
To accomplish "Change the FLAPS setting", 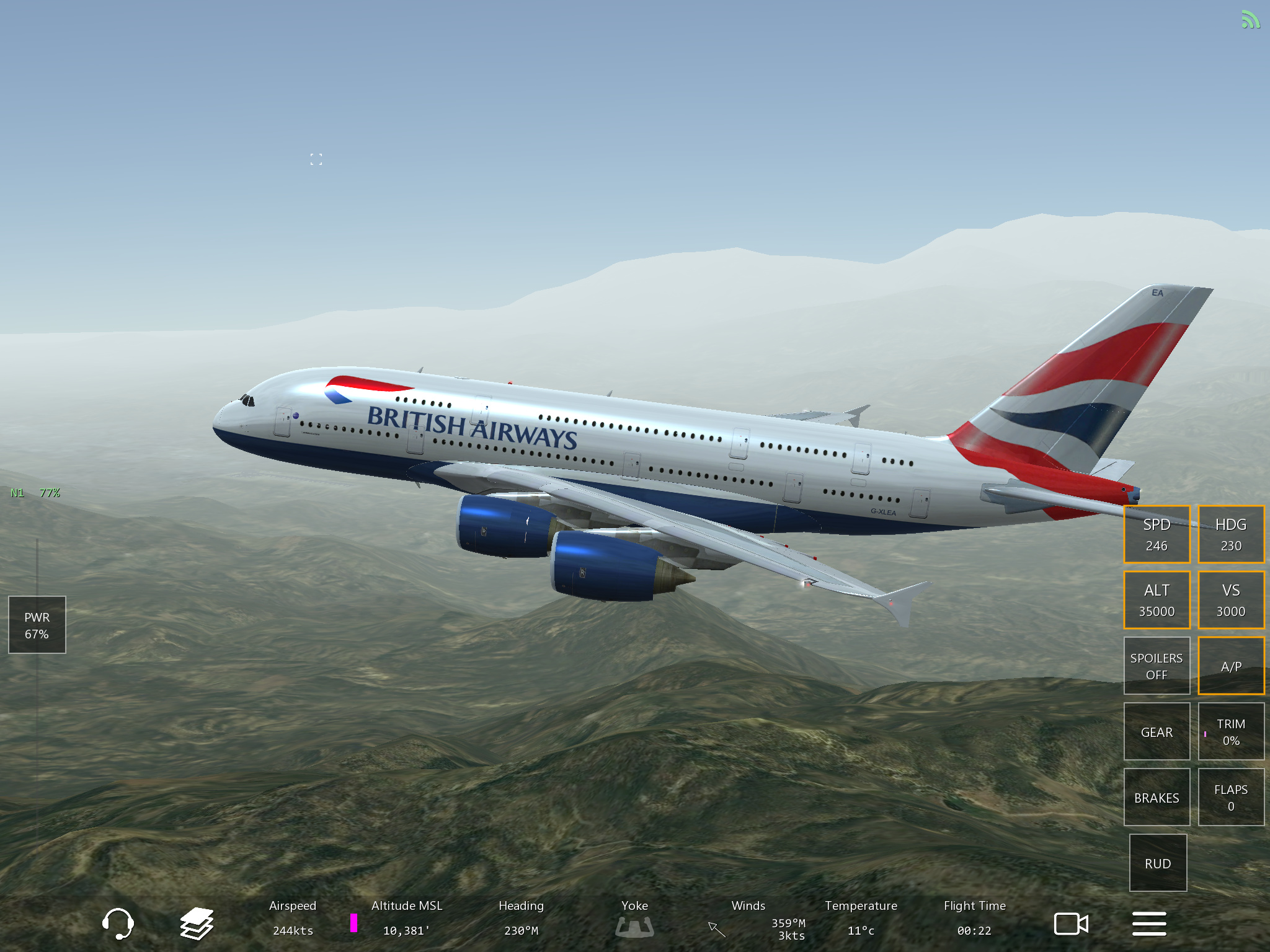I will pyautogui.click(x=1231, y=797).
